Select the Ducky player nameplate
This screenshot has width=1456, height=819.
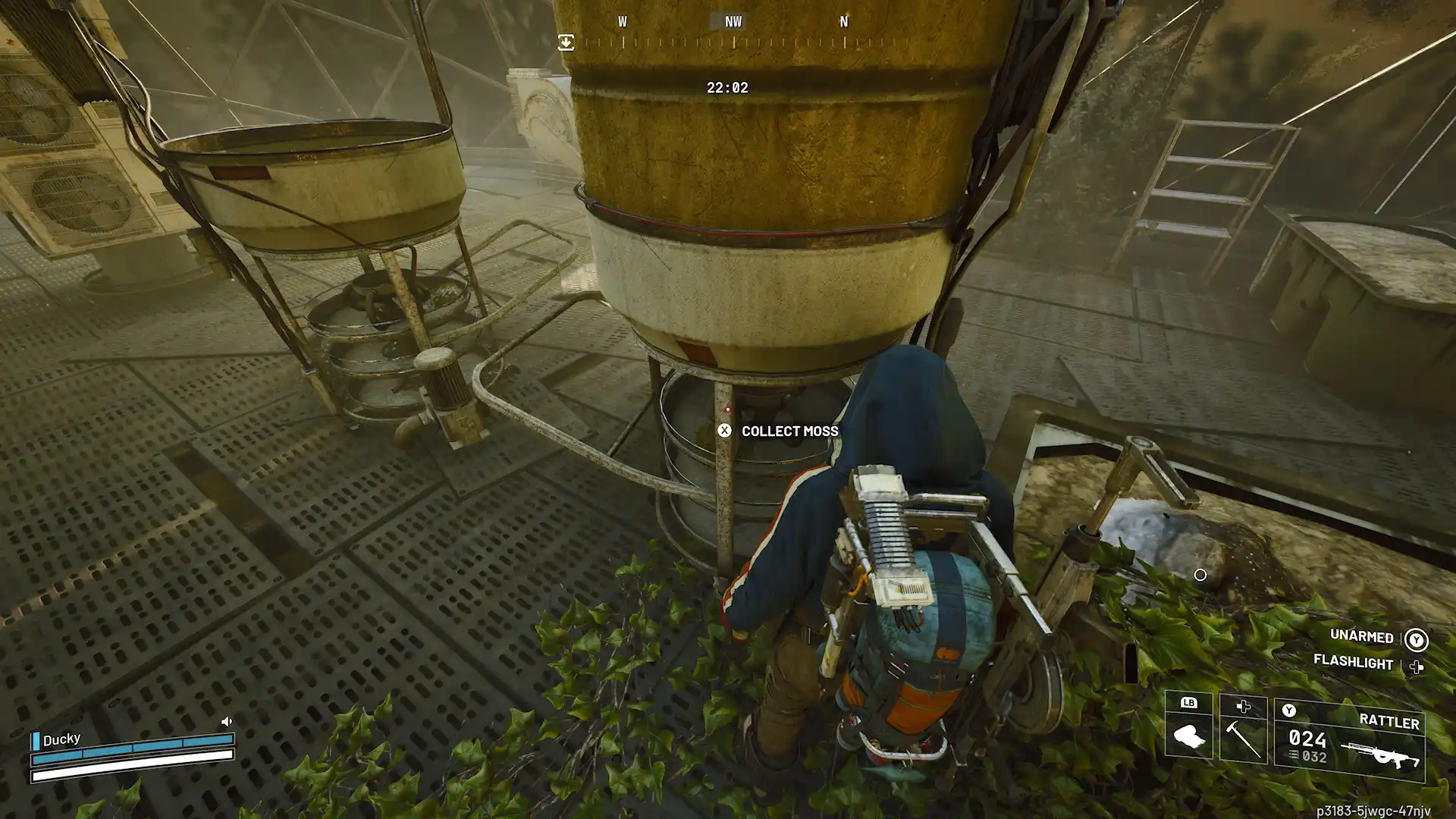pyautogui.click(x=61, y=739)
